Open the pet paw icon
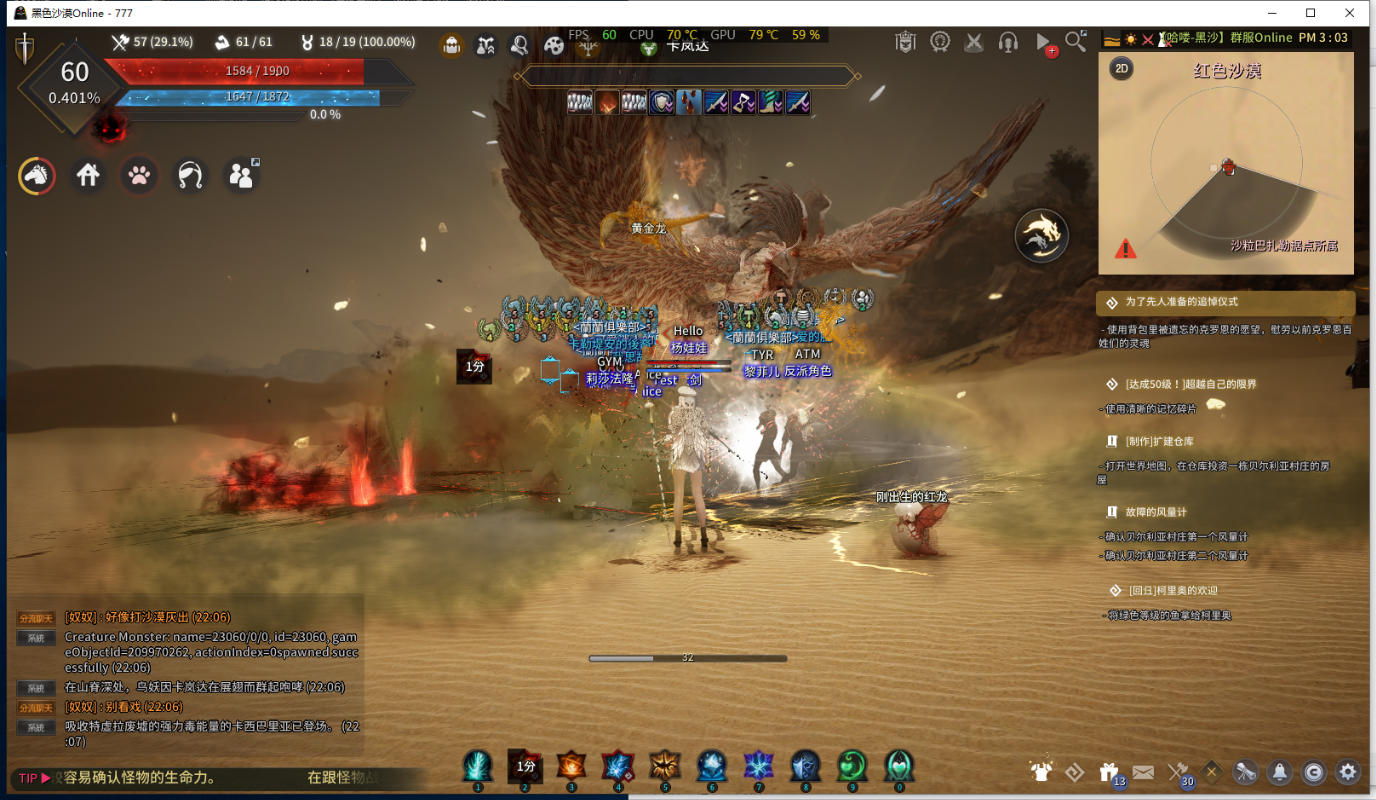 pyautogui.click(x=139, y=176)
